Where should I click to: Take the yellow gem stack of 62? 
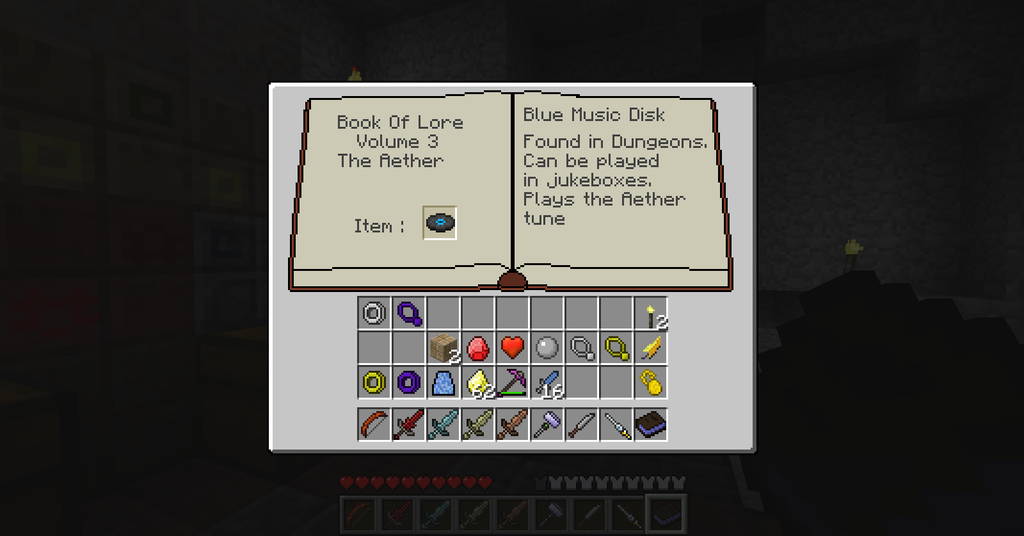(x=478, y=382)
